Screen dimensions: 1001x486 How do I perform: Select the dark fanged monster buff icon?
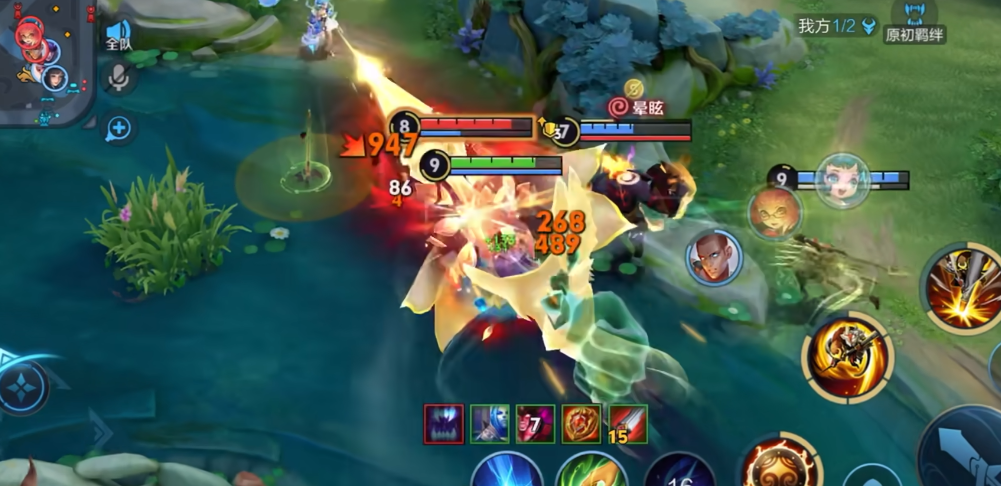click(x=443, y=424)
